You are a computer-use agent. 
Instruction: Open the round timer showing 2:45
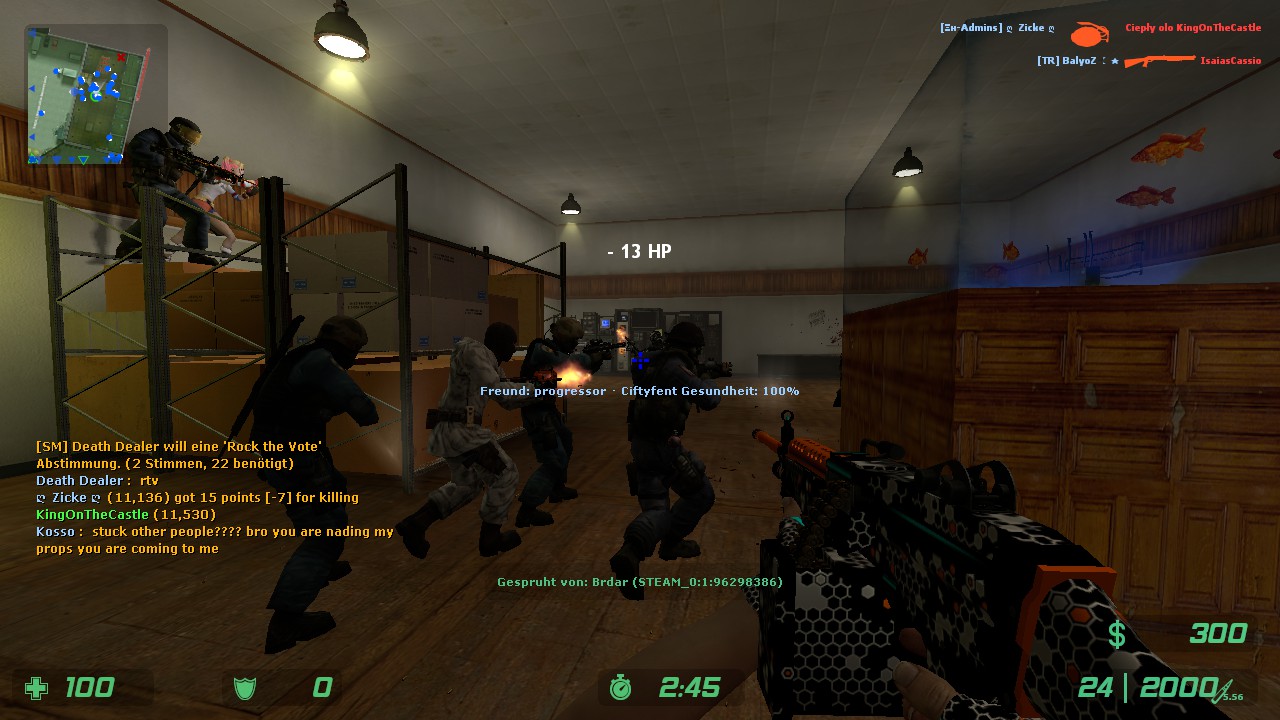click(688, 688)
